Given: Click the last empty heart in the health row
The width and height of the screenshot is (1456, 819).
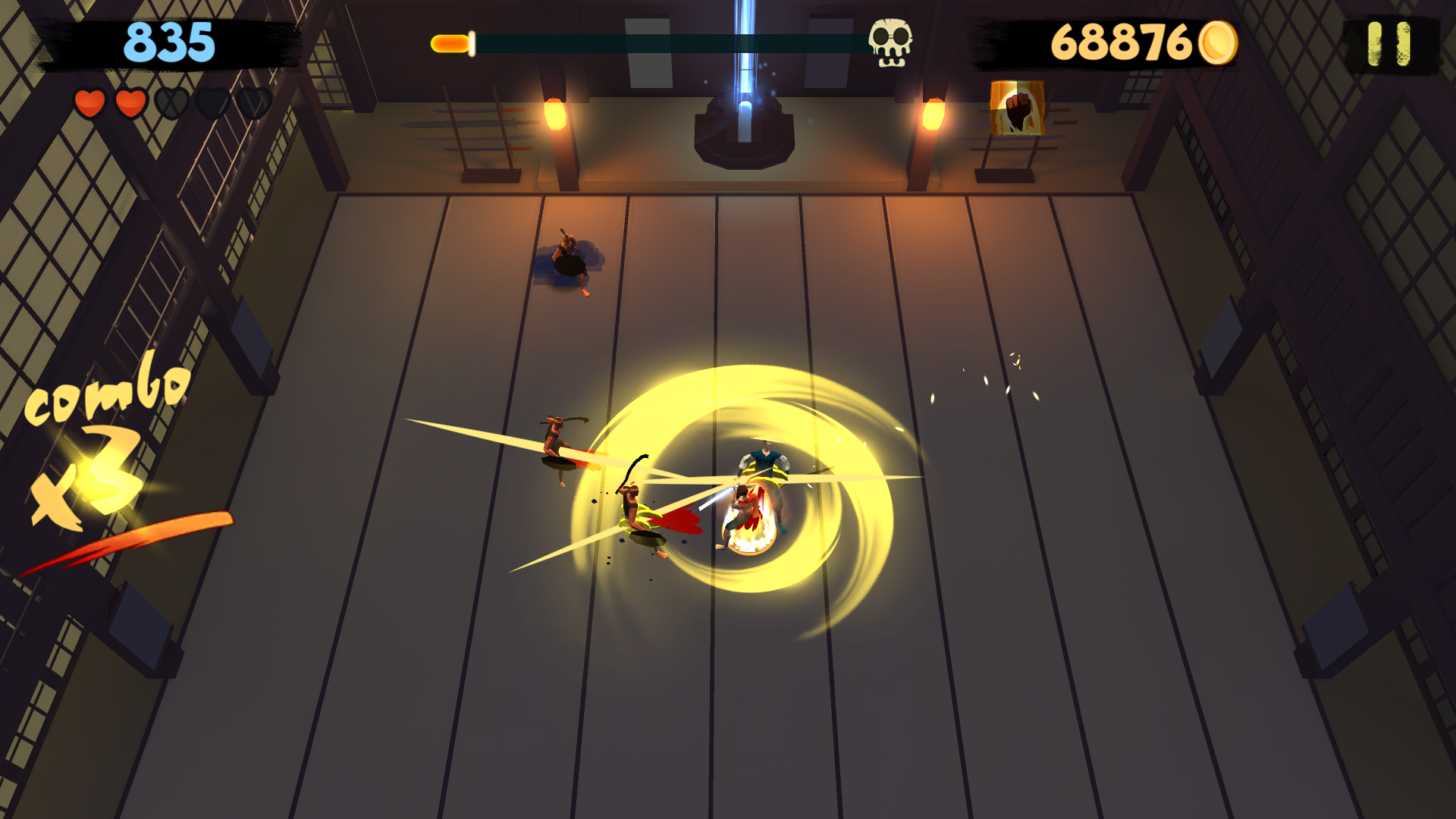Looking at the screenshot, I should click(253, 102).
